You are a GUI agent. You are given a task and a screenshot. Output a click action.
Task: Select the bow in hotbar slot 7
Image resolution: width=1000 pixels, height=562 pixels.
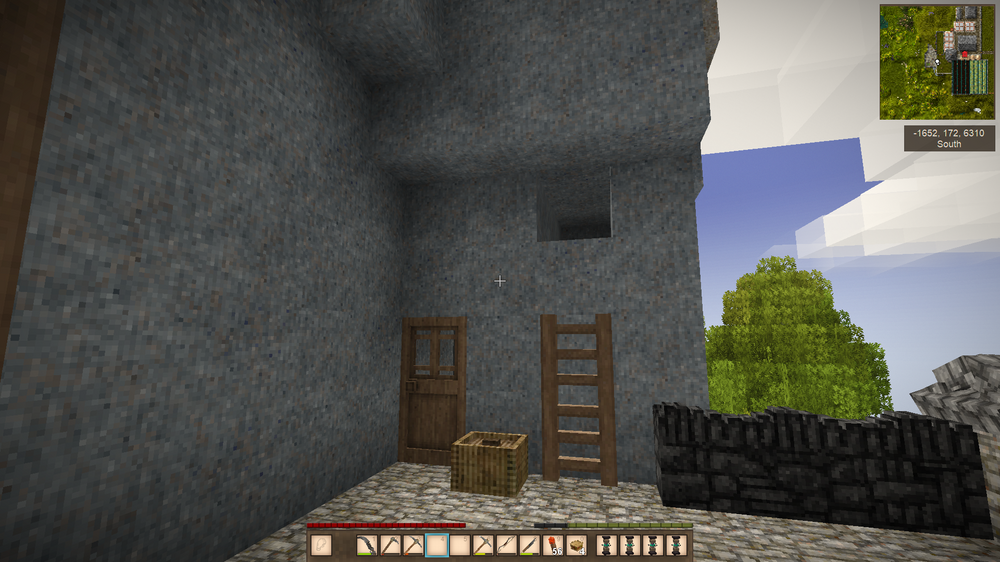[x=507, y=545]
